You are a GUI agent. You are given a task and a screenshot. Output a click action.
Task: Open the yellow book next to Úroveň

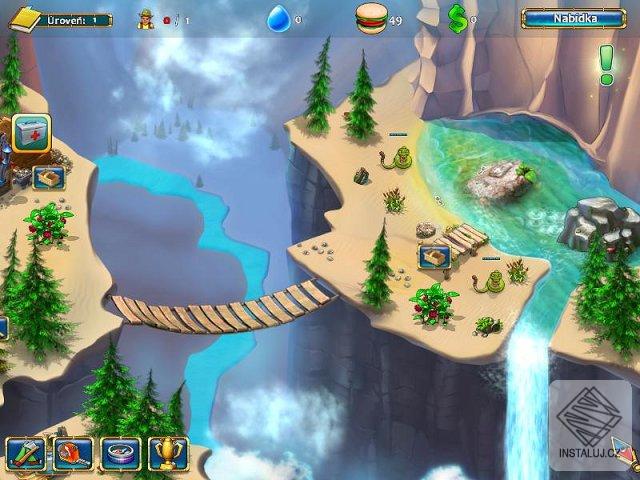point(25,18)
